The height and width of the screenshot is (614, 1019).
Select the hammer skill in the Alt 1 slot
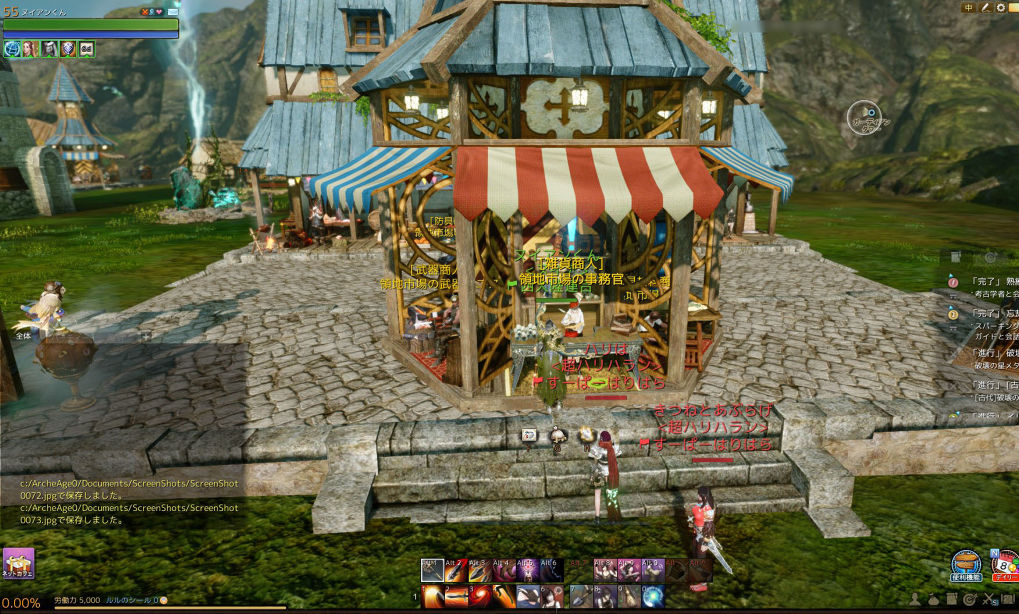[x=432, y=571]
